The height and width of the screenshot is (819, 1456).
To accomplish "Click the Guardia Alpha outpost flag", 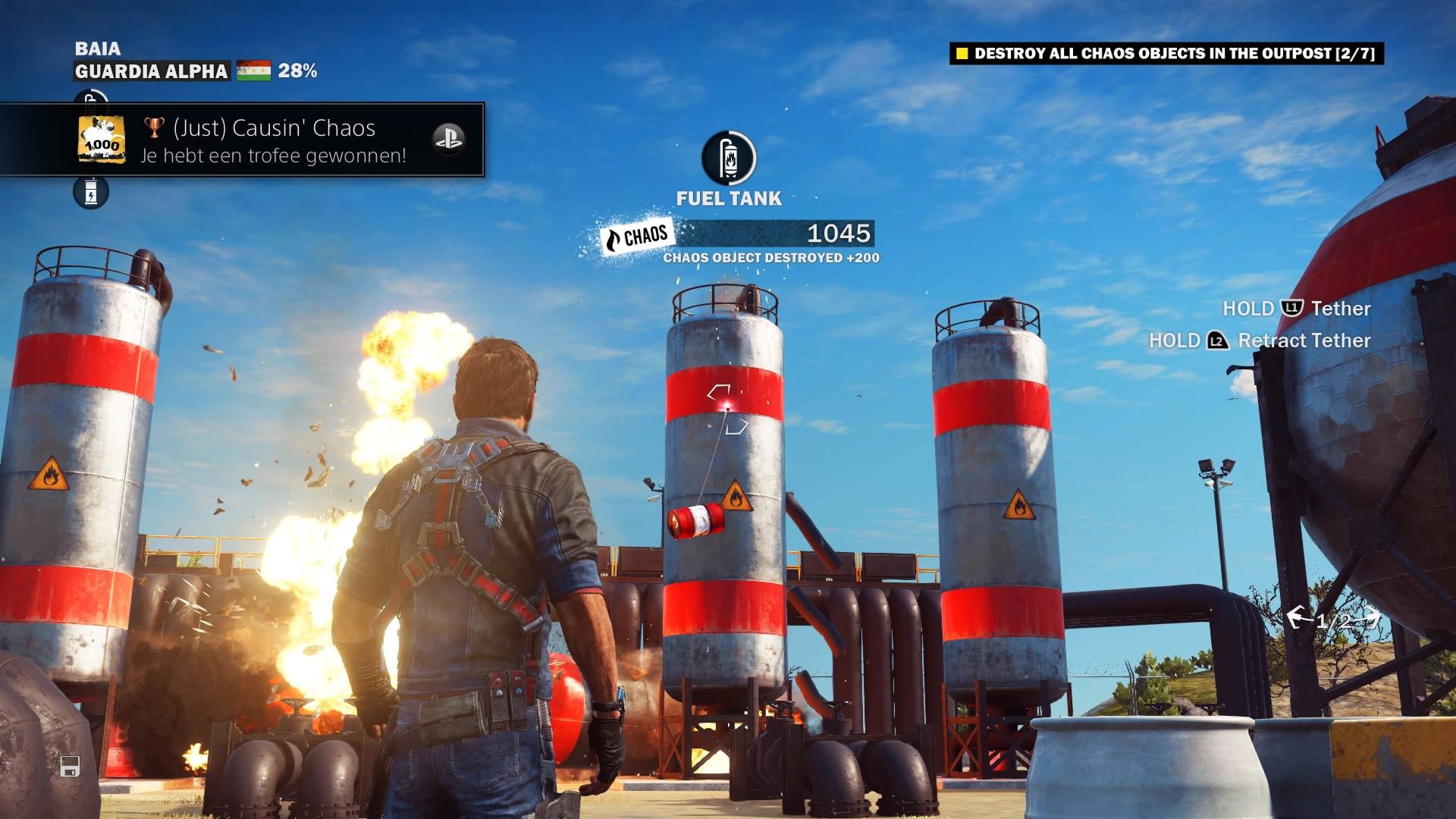I will (253, 71).
